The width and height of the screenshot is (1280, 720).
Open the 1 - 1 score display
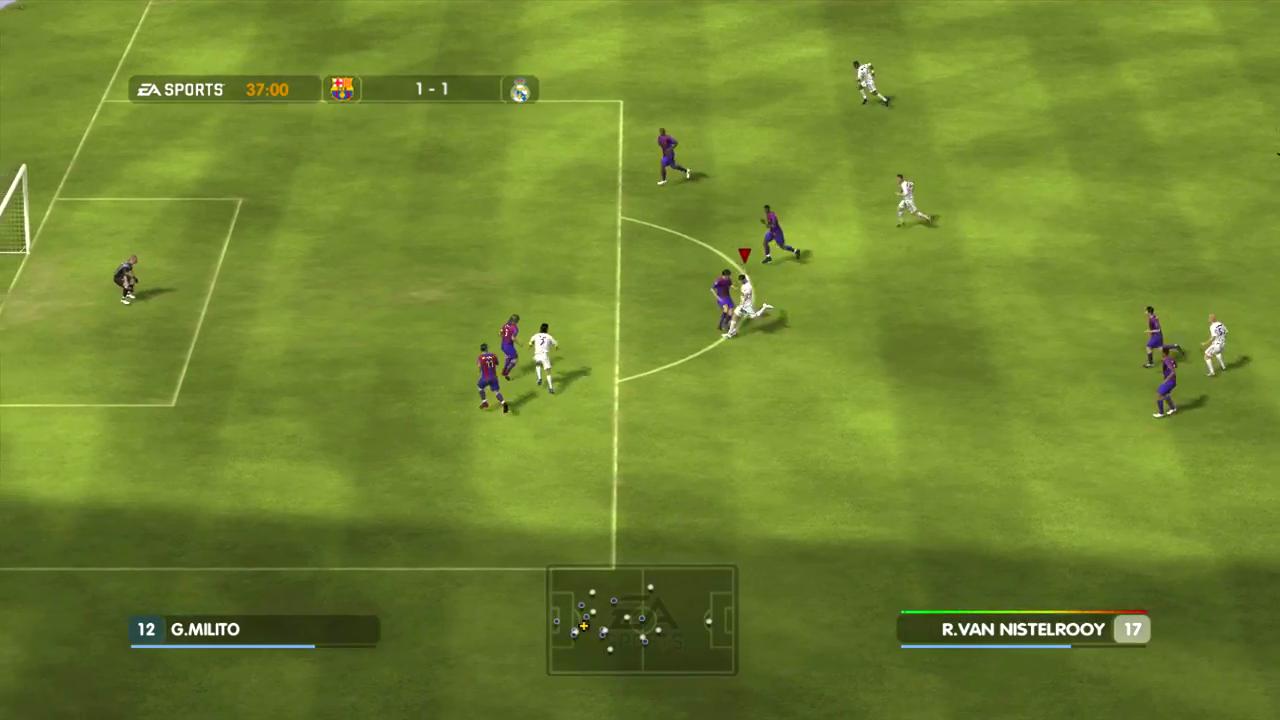(x=431, y=89)
